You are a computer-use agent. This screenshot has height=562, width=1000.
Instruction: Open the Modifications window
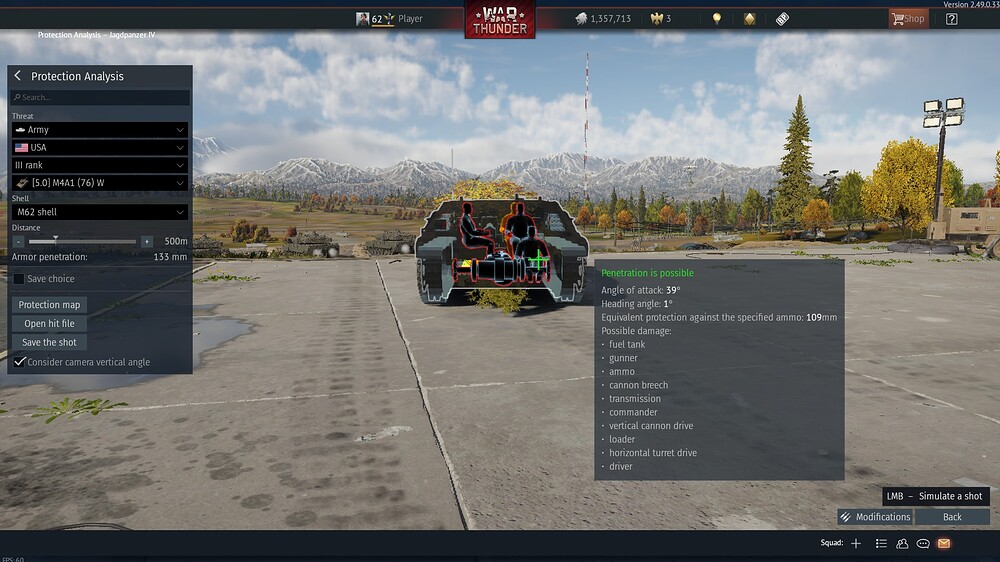click(x=875, y=517)
